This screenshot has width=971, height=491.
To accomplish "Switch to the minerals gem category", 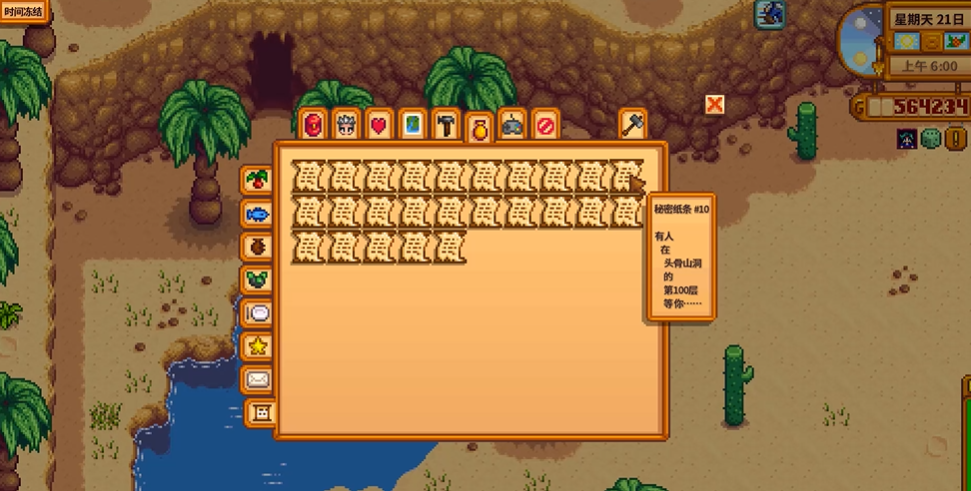I will [257, 280].
